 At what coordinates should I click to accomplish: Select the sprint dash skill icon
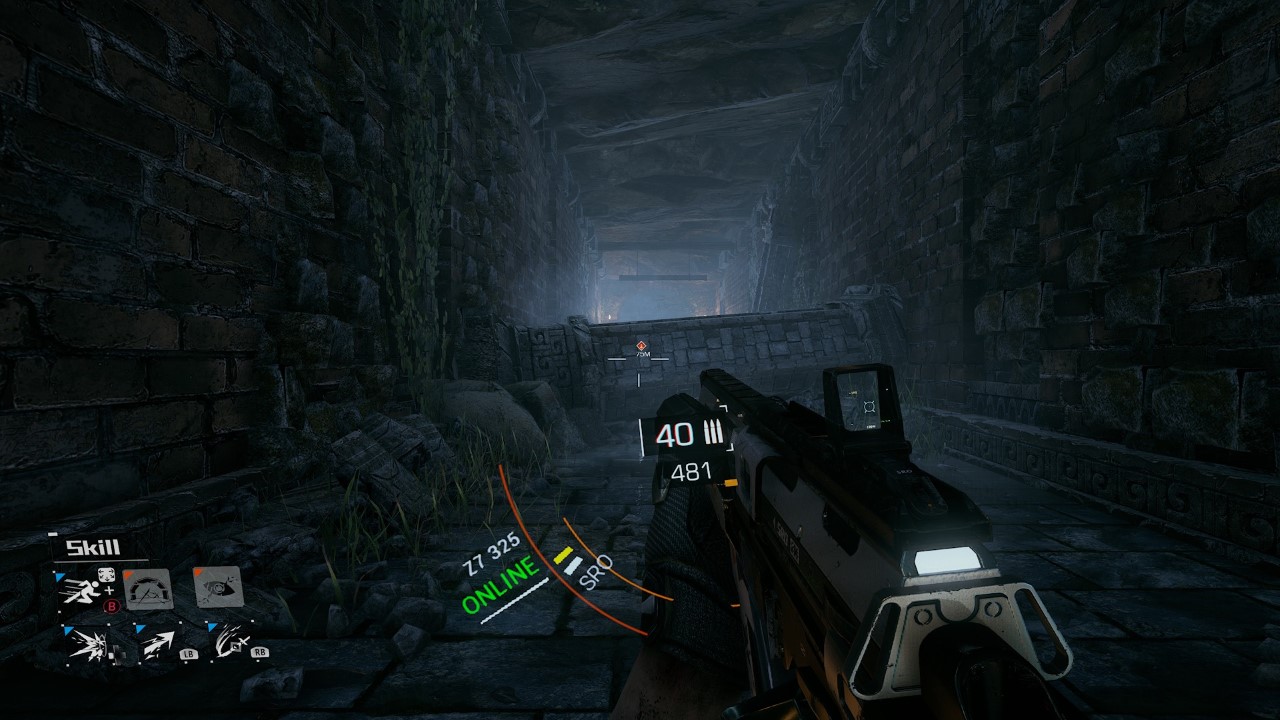pyautogui.click(x=82, y=592)
